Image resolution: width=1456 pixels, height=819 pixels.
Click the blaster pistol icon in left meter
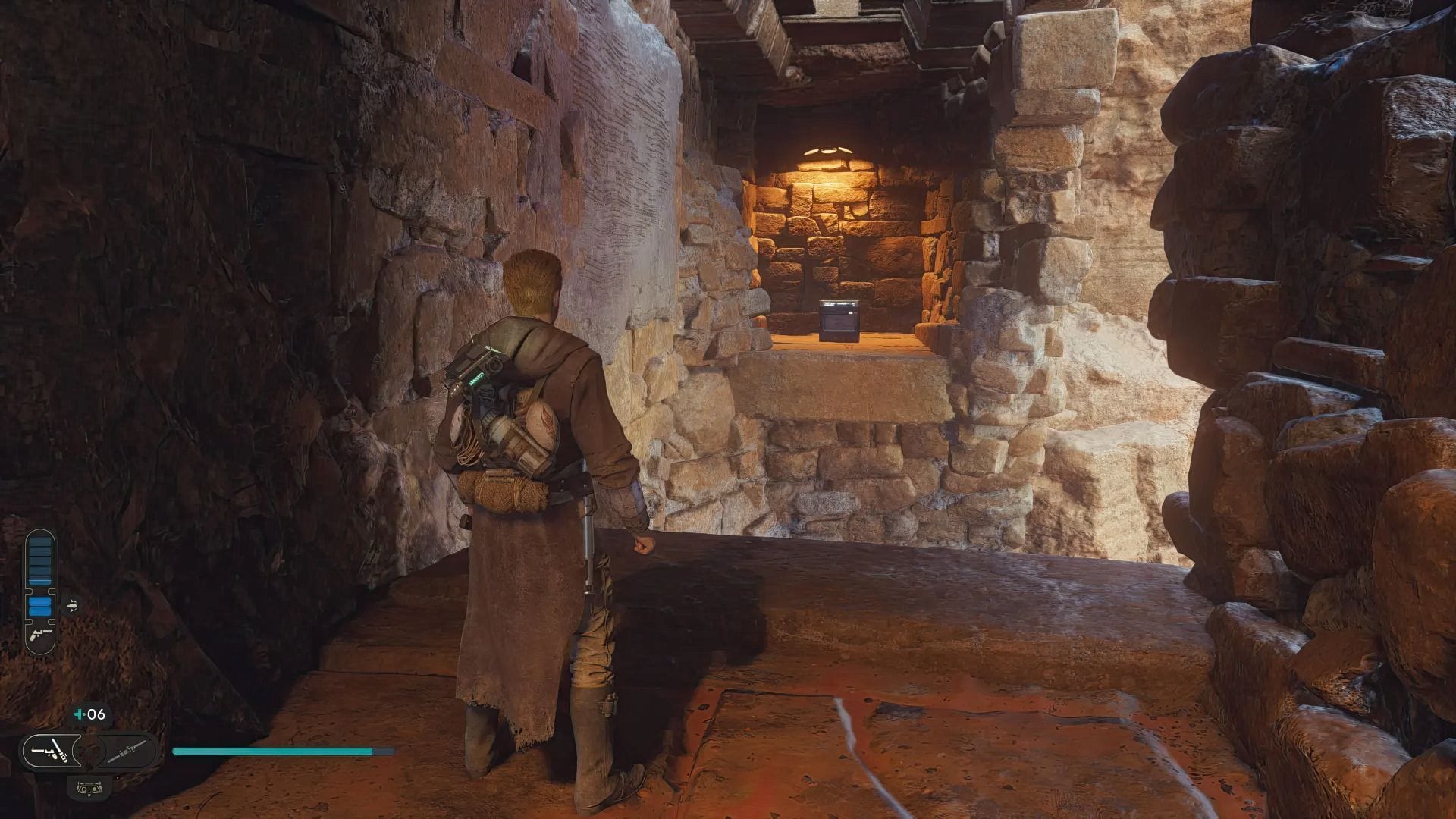coord(40,635)
